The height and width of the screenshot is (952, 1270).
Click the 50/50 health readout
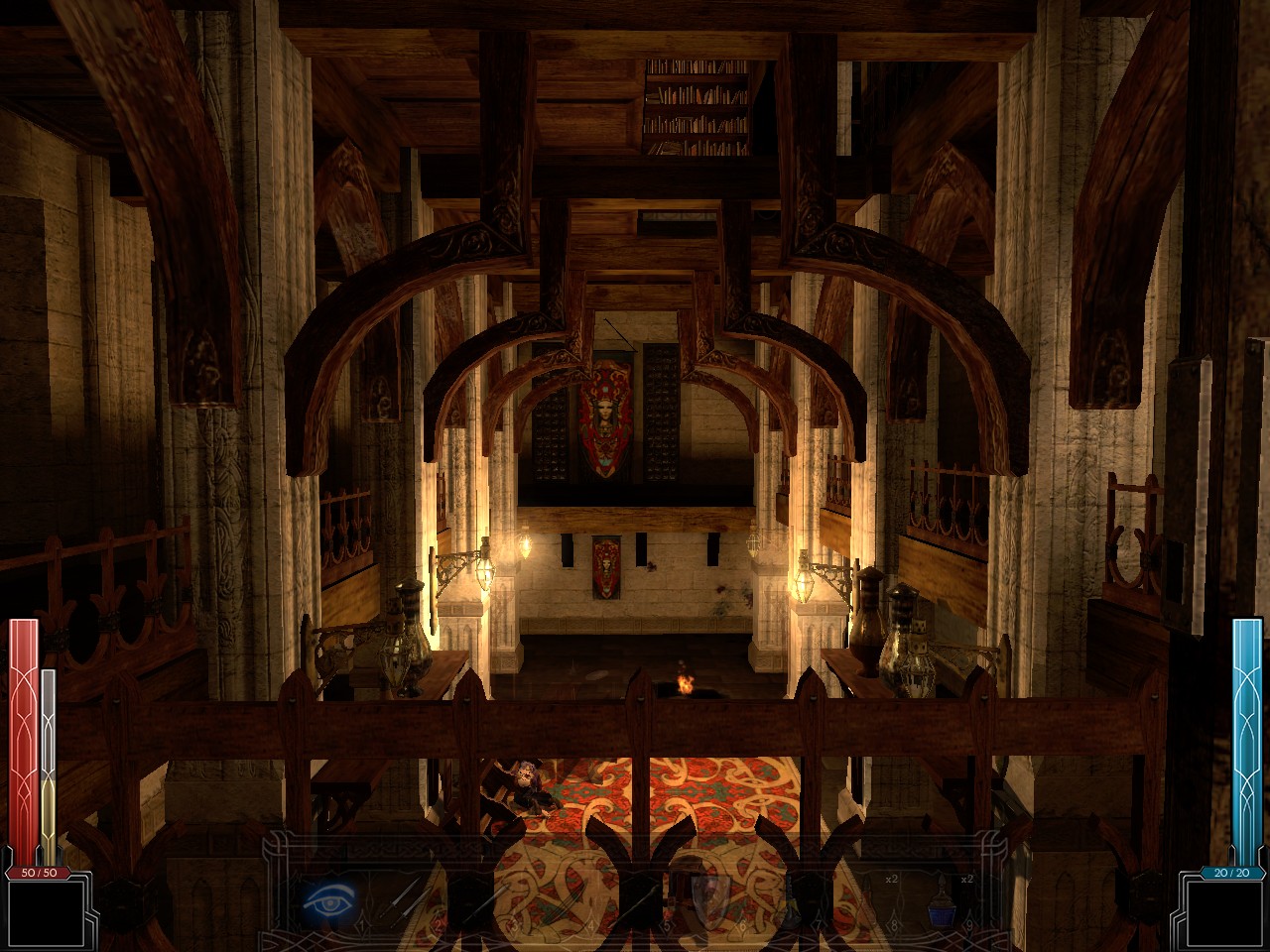tap(38, 873)
